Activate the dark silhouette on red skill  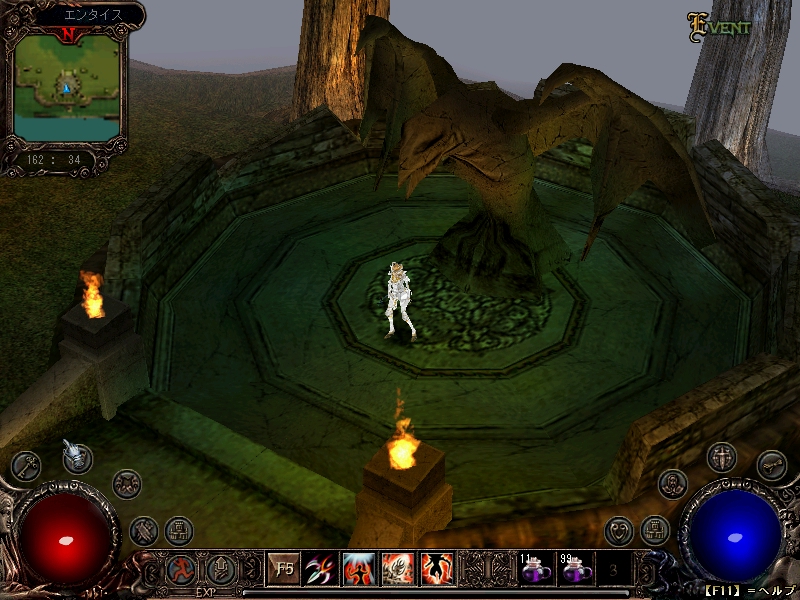coord(437,569)
